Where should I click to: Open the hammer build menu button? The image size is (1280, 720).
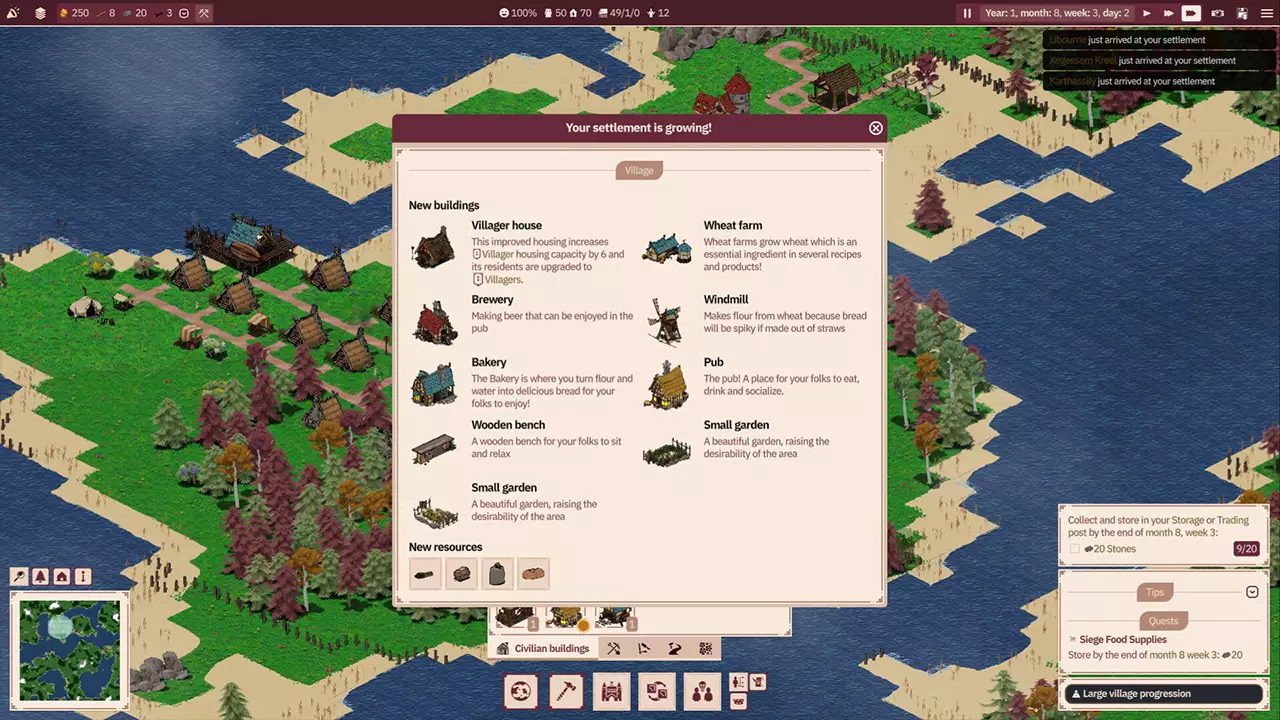566,691
